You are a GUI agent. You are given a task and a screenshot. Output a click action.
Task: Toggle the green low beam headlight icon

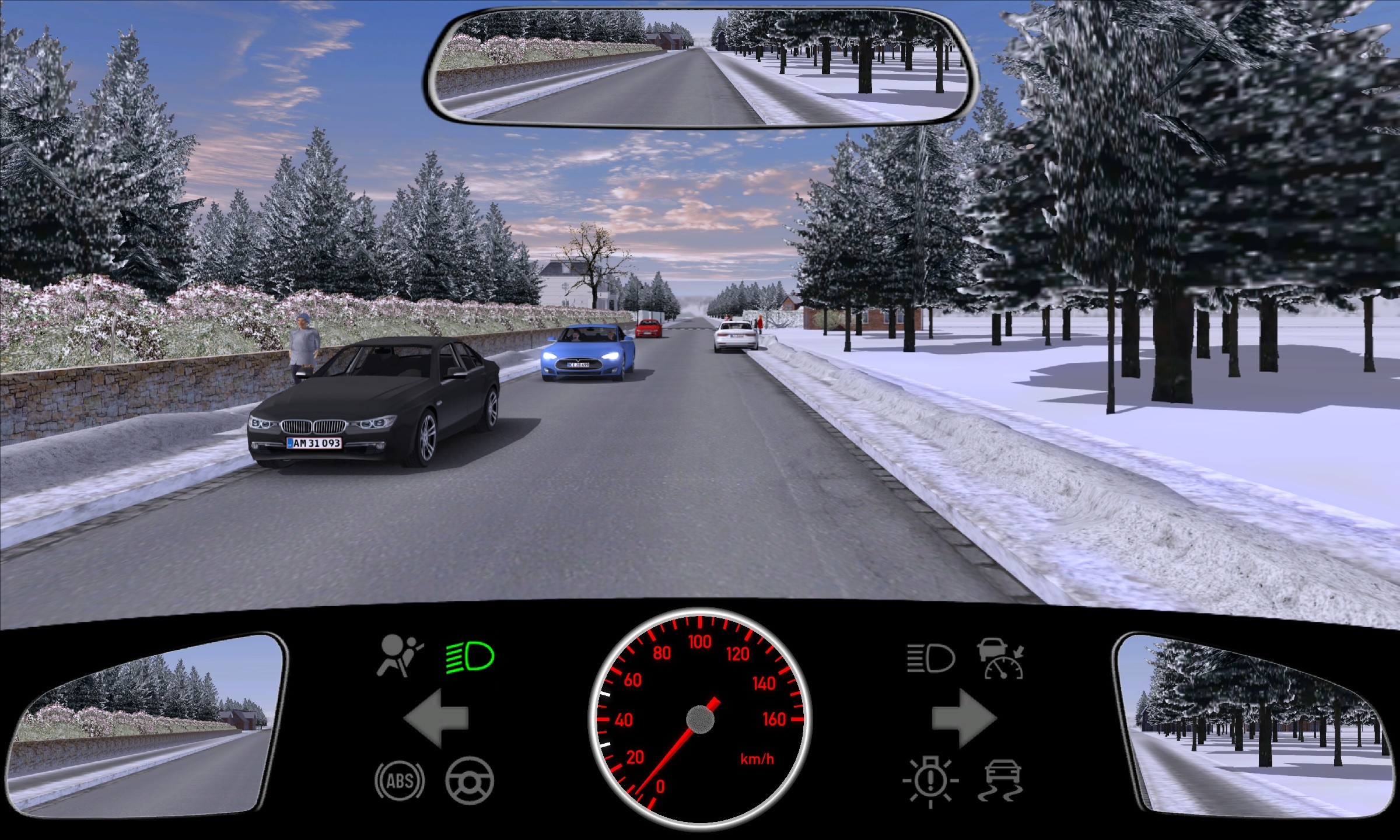pyautogui.click(x=470, y=657)
